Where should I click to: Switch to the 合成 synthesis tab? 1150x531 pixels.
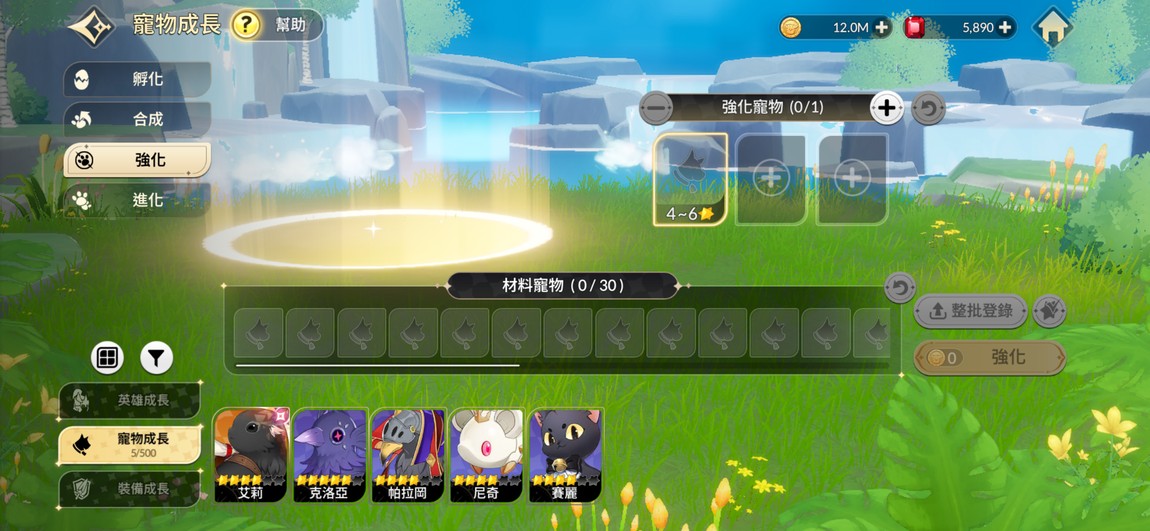pyautogui.click(x=137, y=120)
